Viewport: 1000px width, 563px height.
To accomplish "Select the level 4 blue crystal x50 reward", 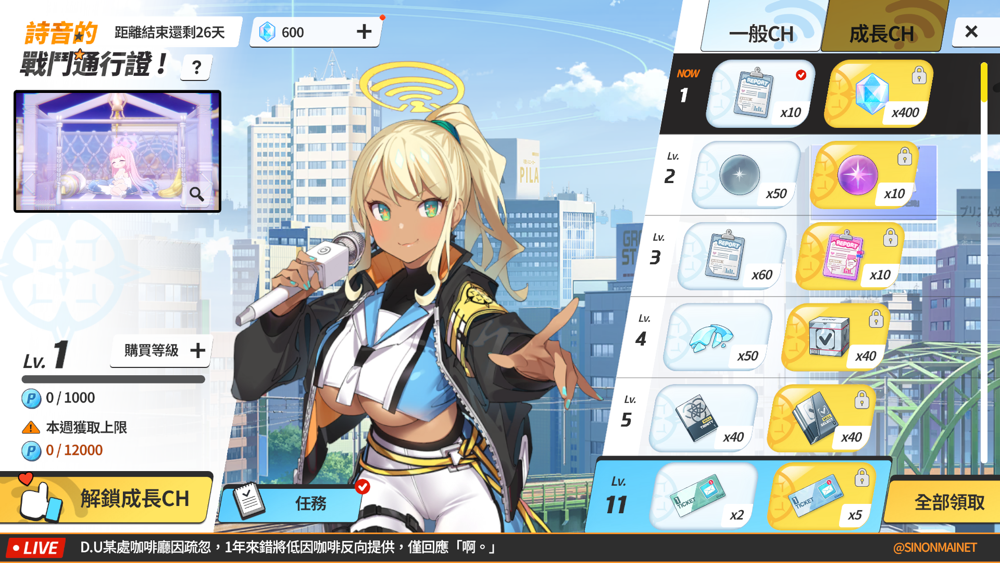I will [x=716, y=337].
